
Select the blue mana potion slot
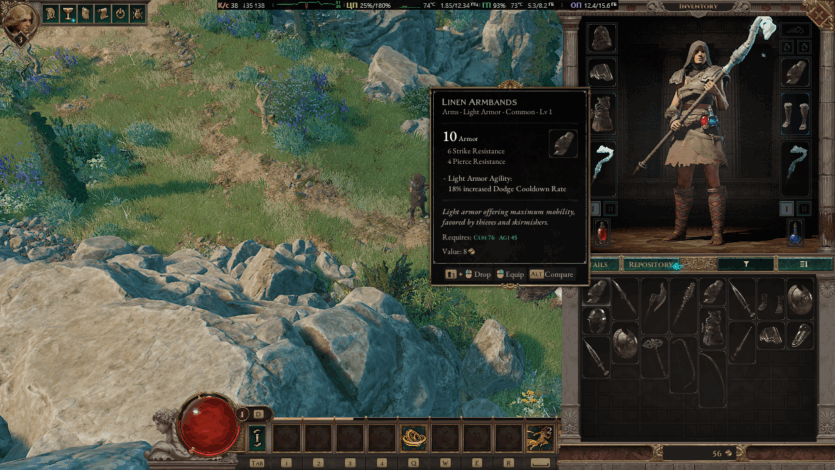(x=796, y=233)
